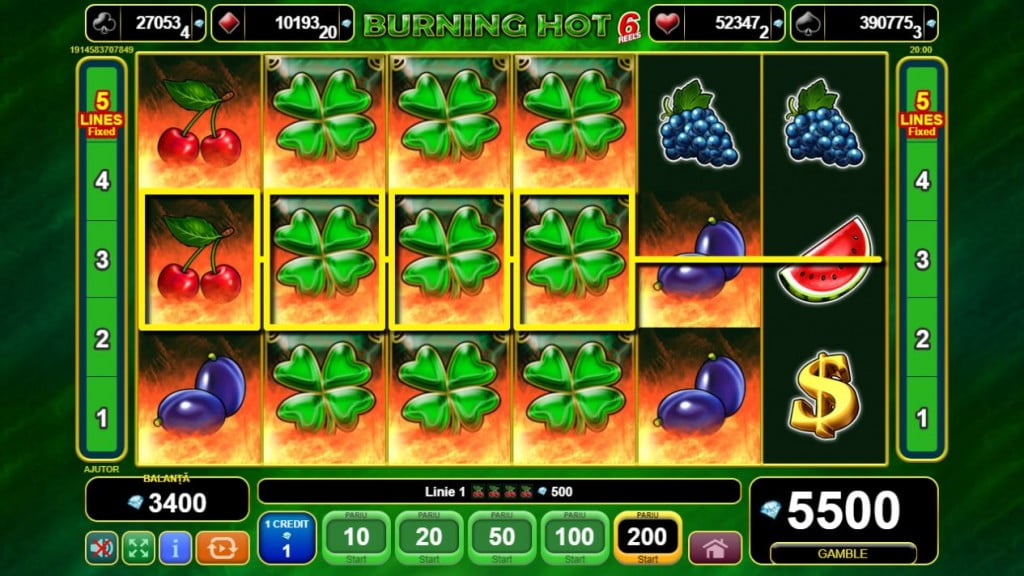The width and height of the screenshot is (1024, 576).
Task: Open the Ajutor help link
Action: [x=96, y=468]
